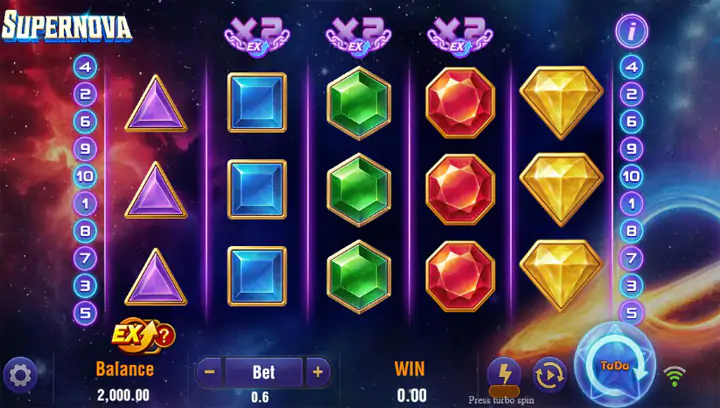Screen dimensions: 720x408
Task: Decrease the bet with the minus button
Action: [x=210, y=372]
